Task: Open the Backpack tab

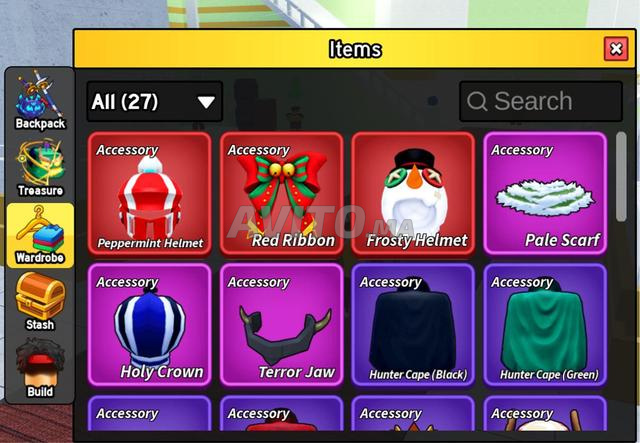Action: pyautogui.click(x=40, y=101)
